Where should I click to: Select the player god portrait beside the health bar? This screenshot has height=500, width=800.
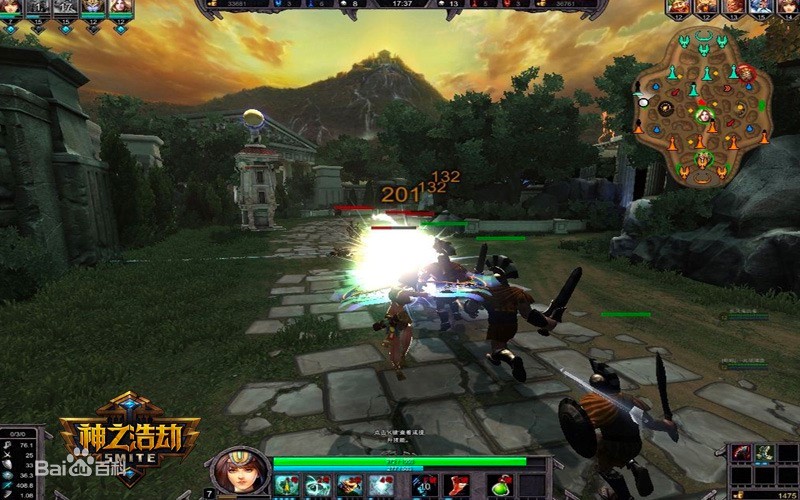(x=240, y=470)
